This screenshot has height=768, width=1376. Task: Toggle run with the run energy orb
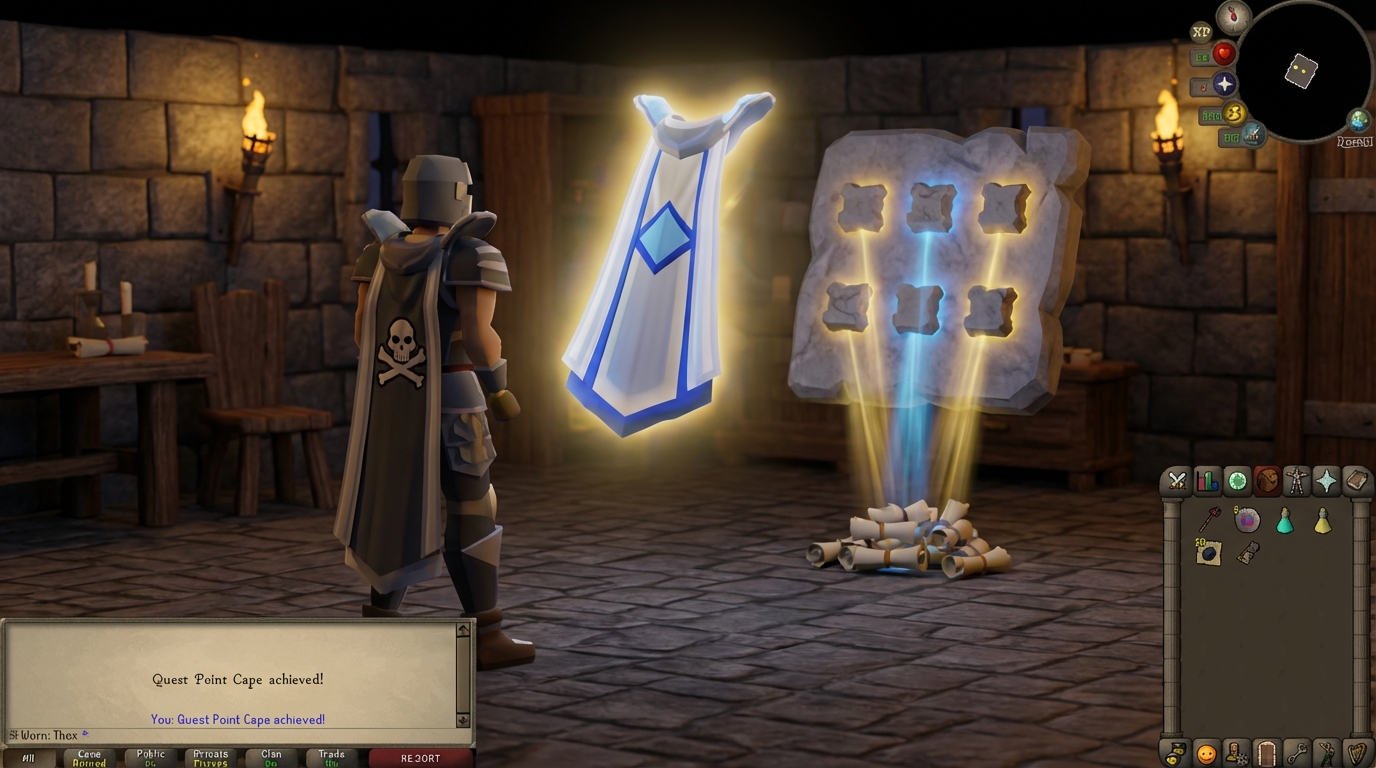point(1235,115)
